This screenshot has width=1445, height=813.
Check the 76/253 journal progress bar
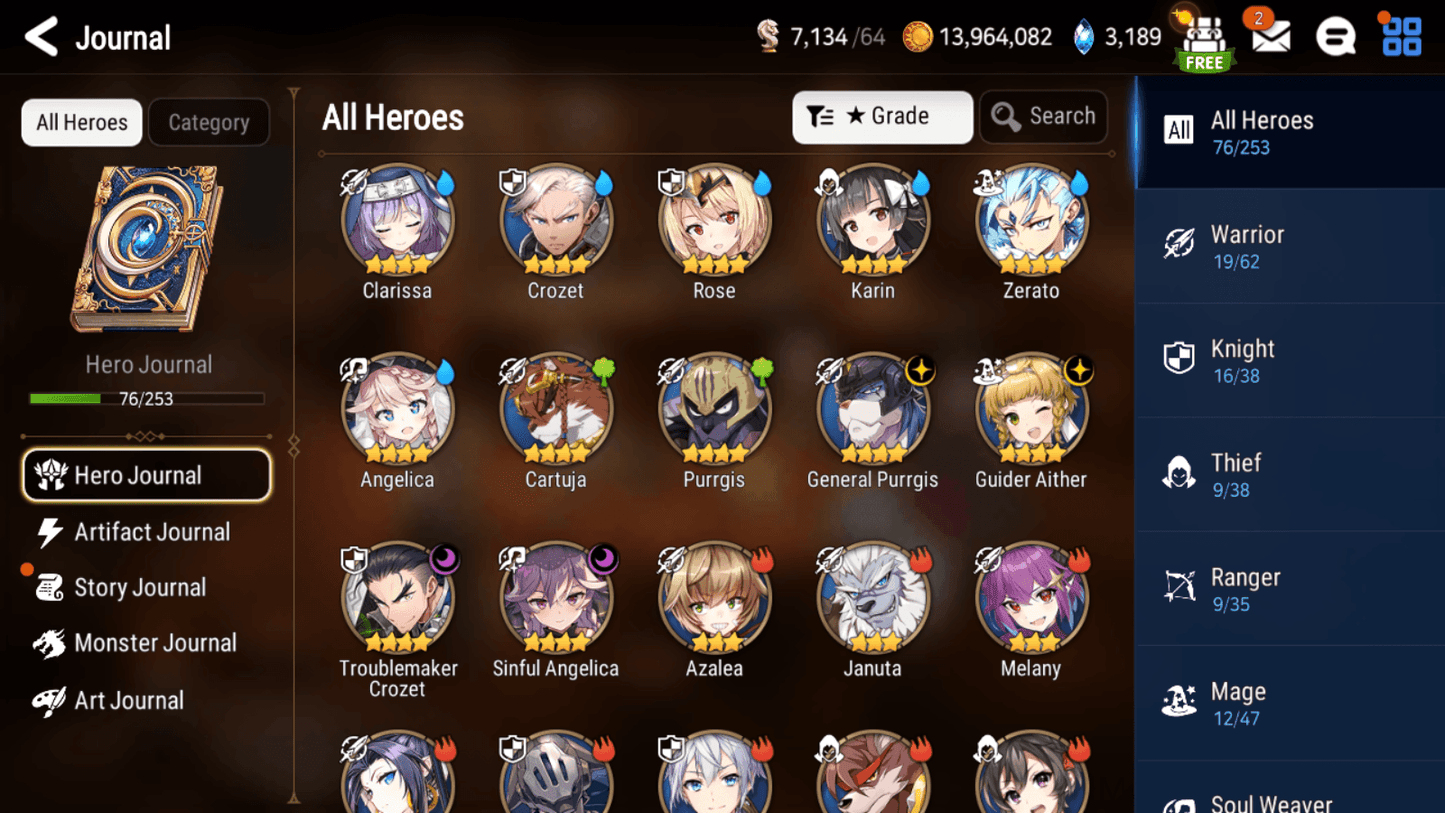(148, 398)
